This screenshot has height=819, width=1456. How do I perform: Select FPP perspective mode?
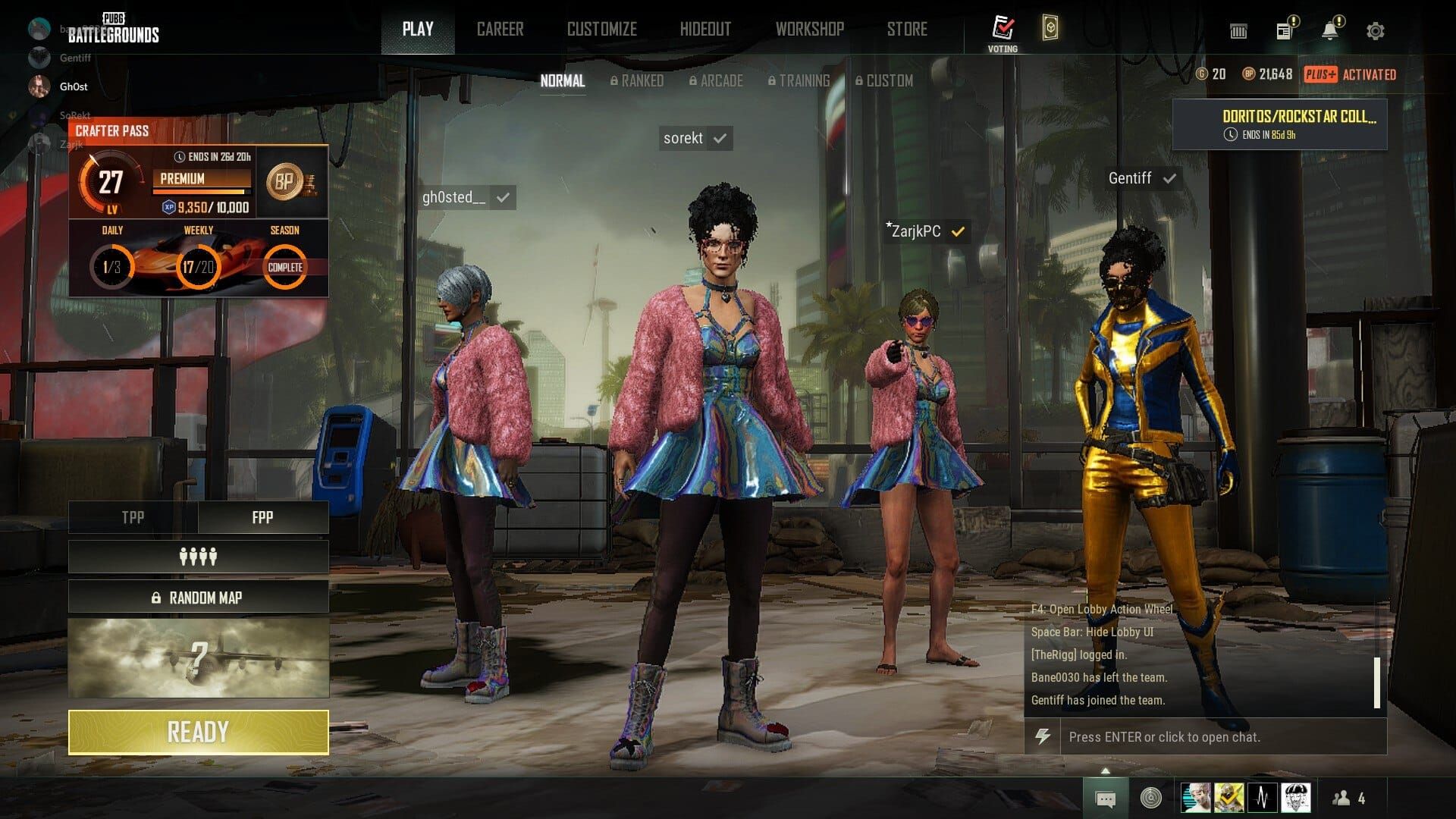point(262,517)
